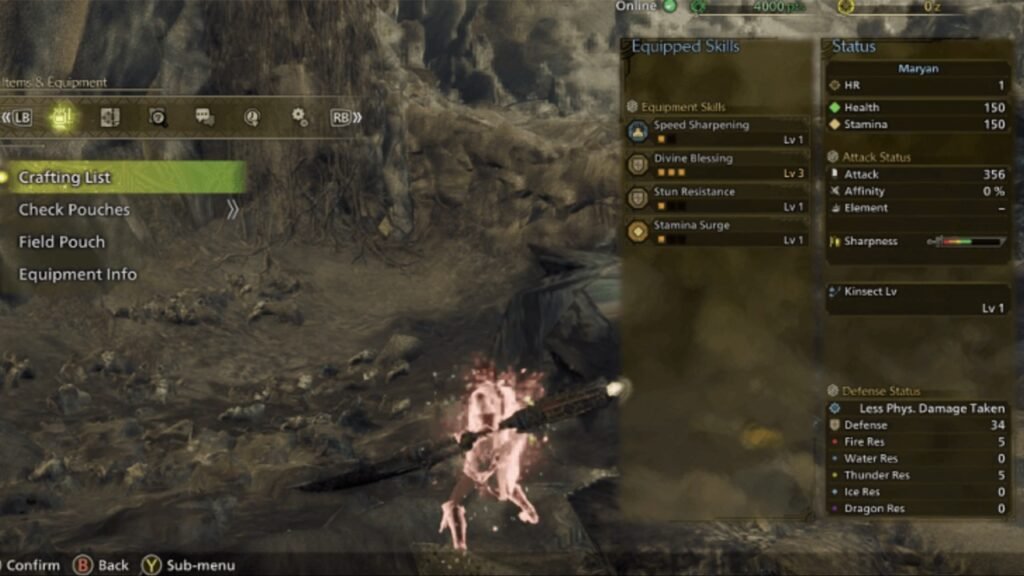Open the magnifying glass tab
1024x576 pixels.
pos(158,117)
